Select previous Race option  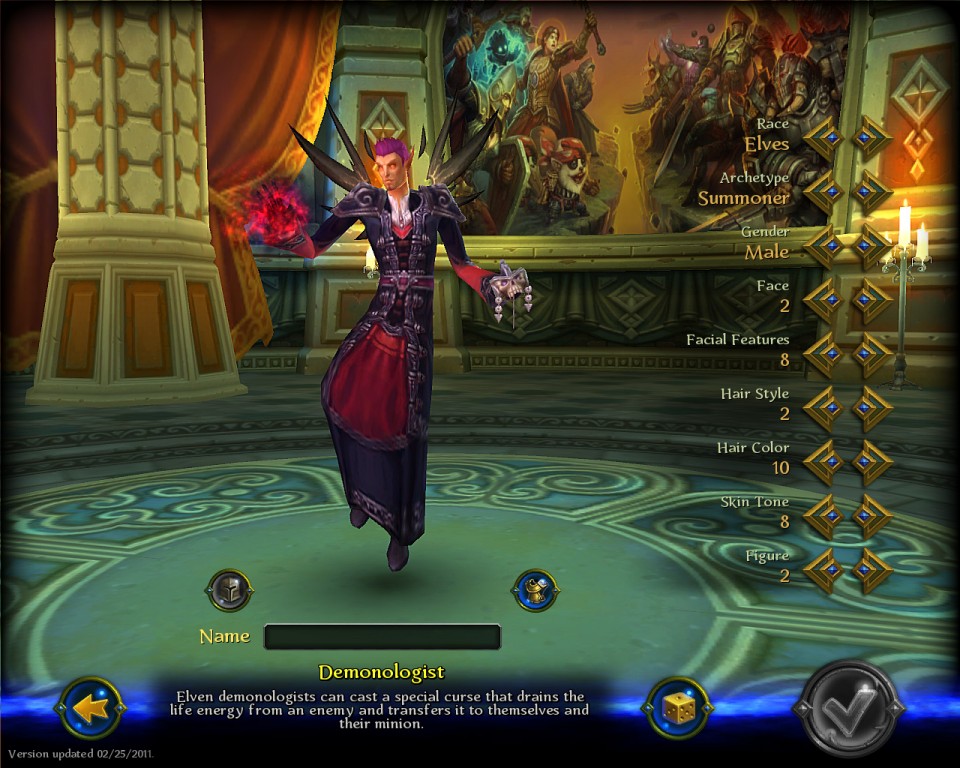(x=824, y=138)
